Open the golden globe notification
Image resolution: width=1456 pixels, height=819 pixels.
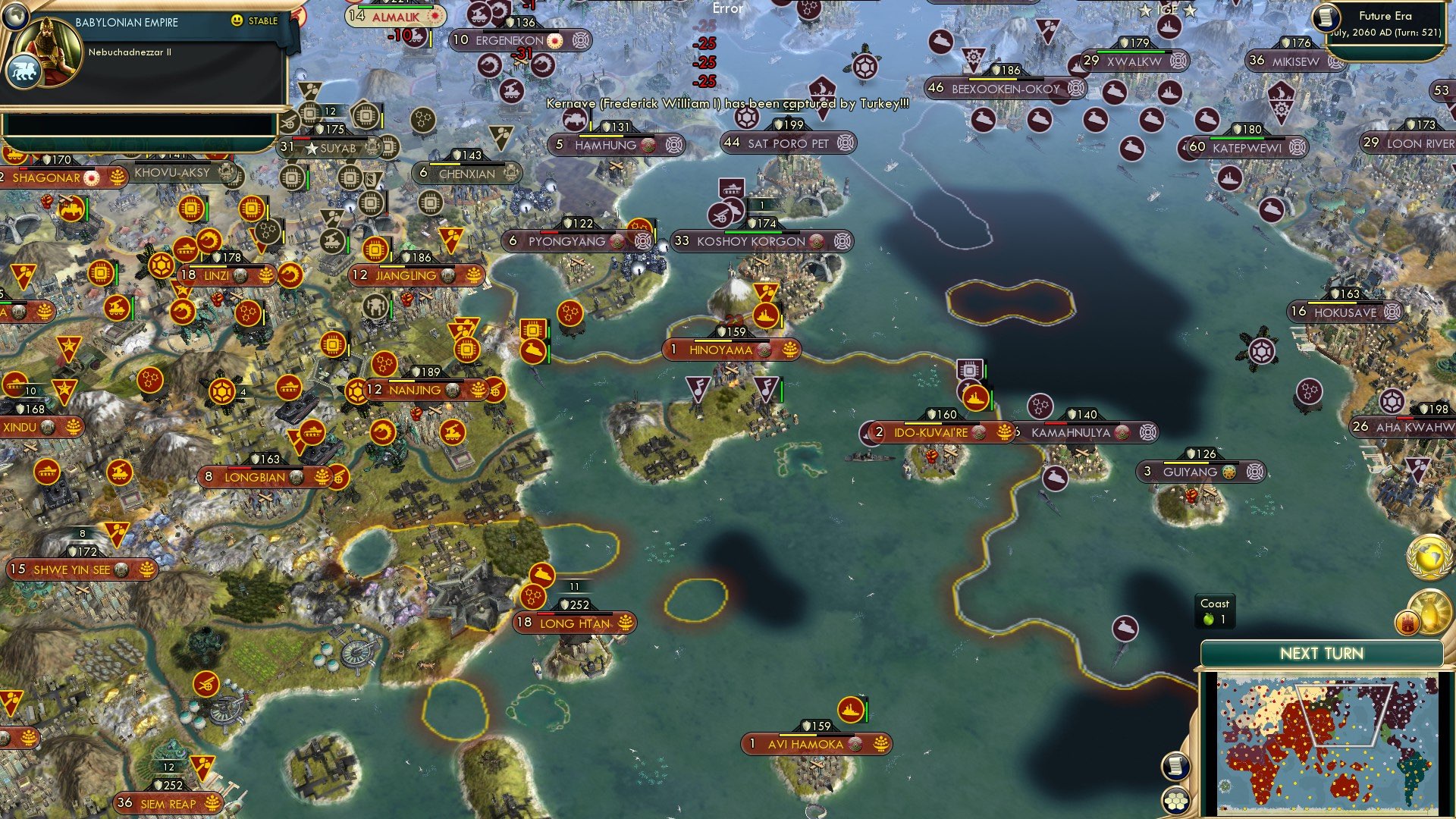(x=1429, y=557)
